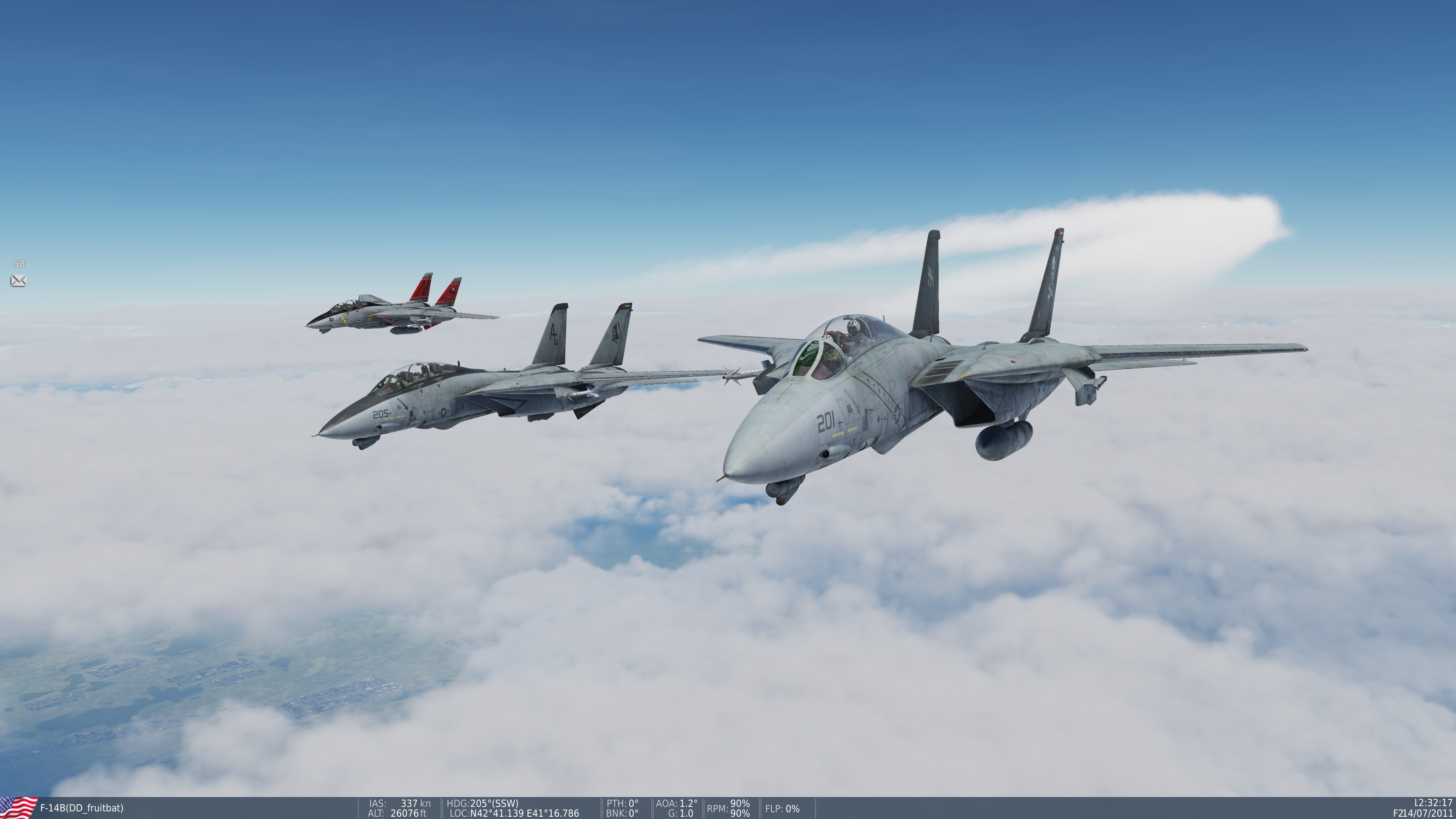The width and height of the screenshot is (1456, 819).
Task: Click the AOA angle-of-attack indicator
Action: point(676,803)
